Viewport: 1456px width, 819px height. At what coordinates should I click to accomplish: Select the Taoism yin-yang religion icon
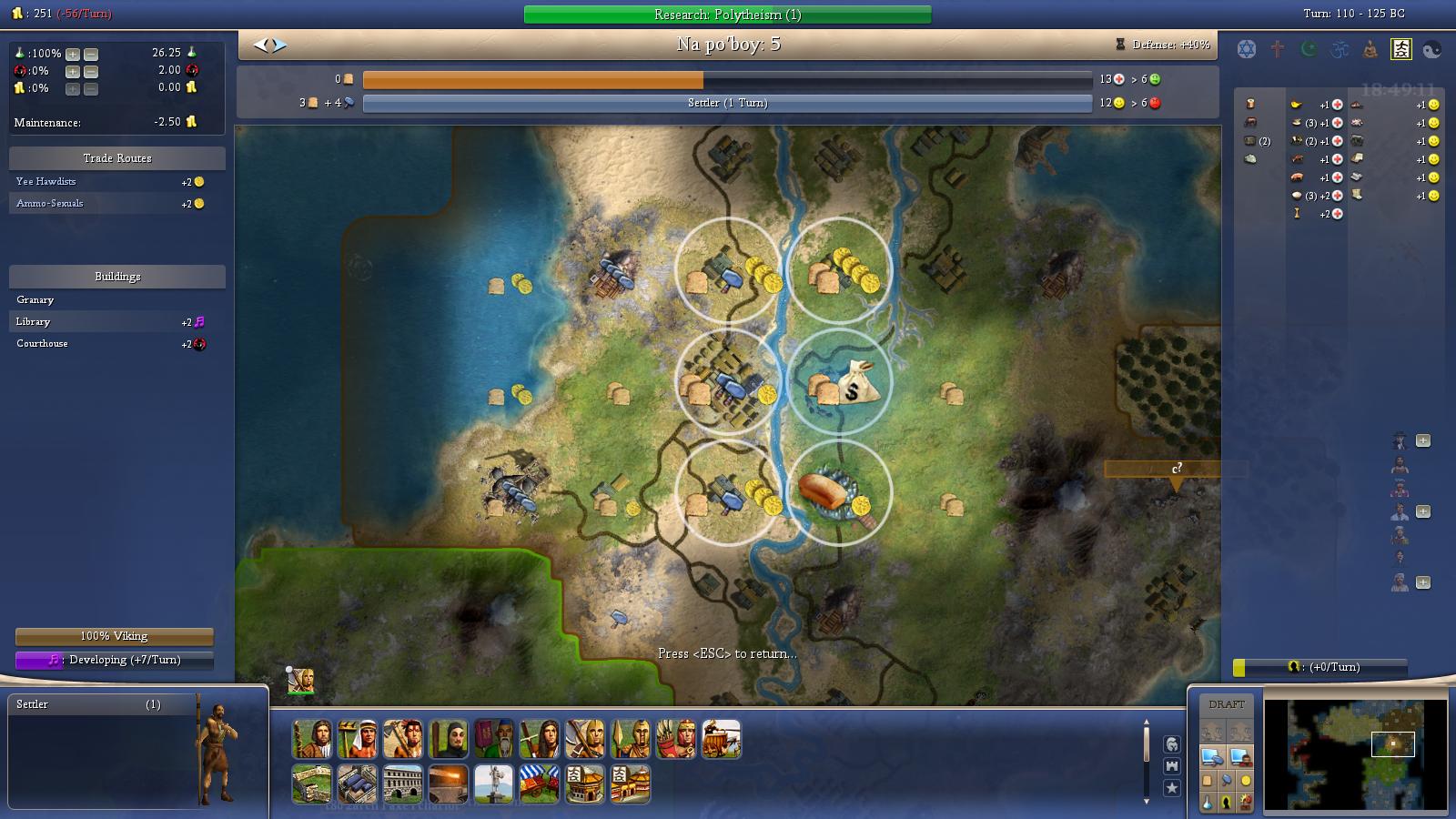1432,50
